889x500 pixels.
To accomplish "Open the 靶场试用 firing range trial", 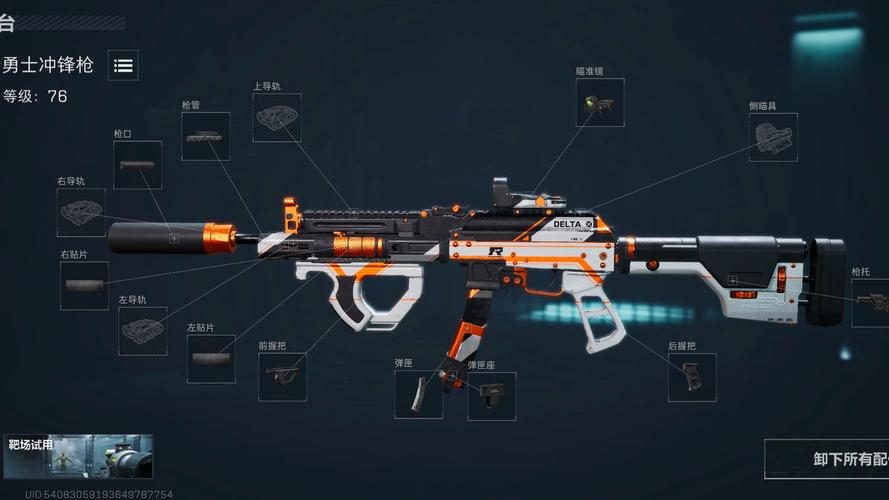I will coord(78,456).
